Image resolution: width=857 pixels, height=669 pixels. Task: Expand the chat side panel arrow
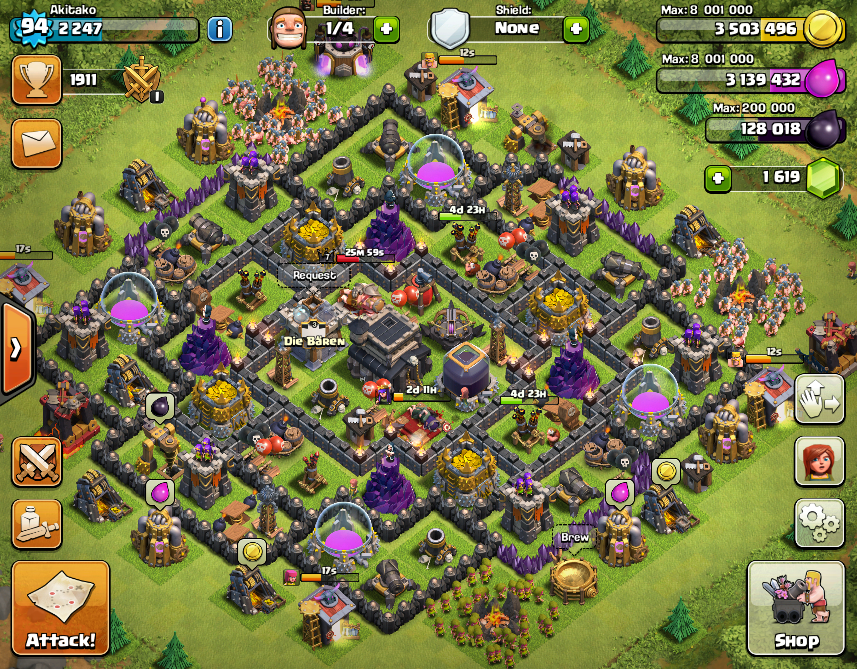pyautogui.click(x=17, y=349)
